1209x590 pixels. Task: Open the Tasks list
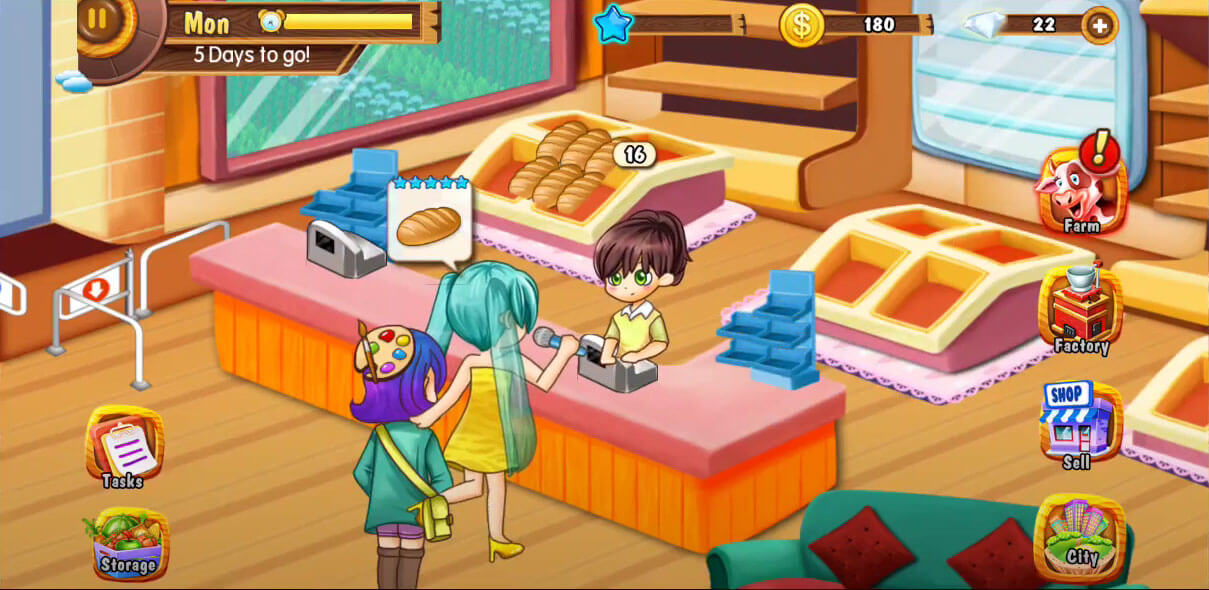[124, 447]
